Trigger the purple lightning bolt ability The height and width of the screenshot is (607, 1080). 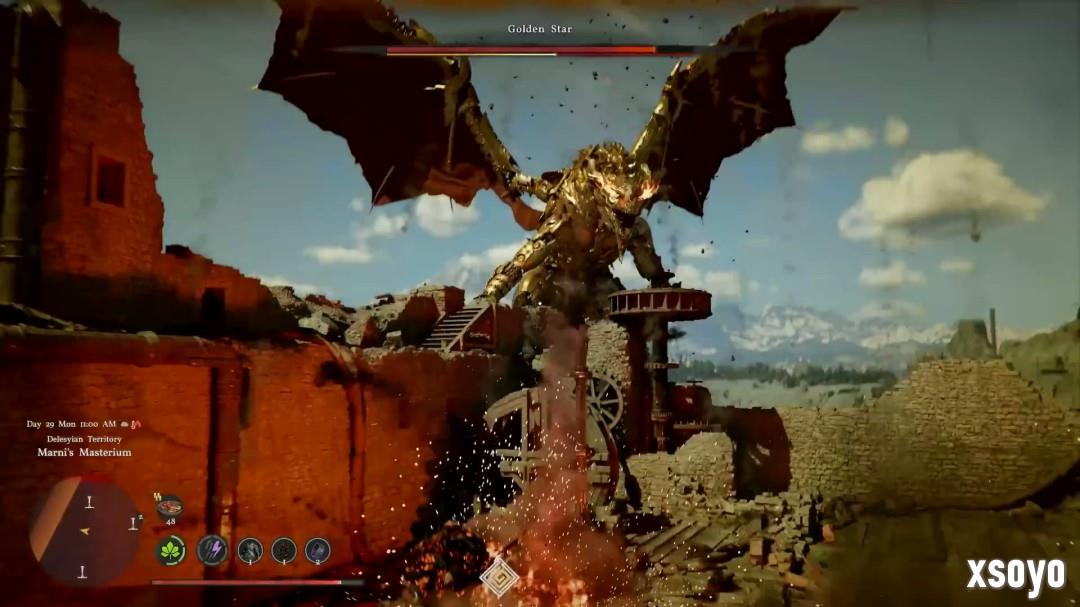tap(211, 549)
